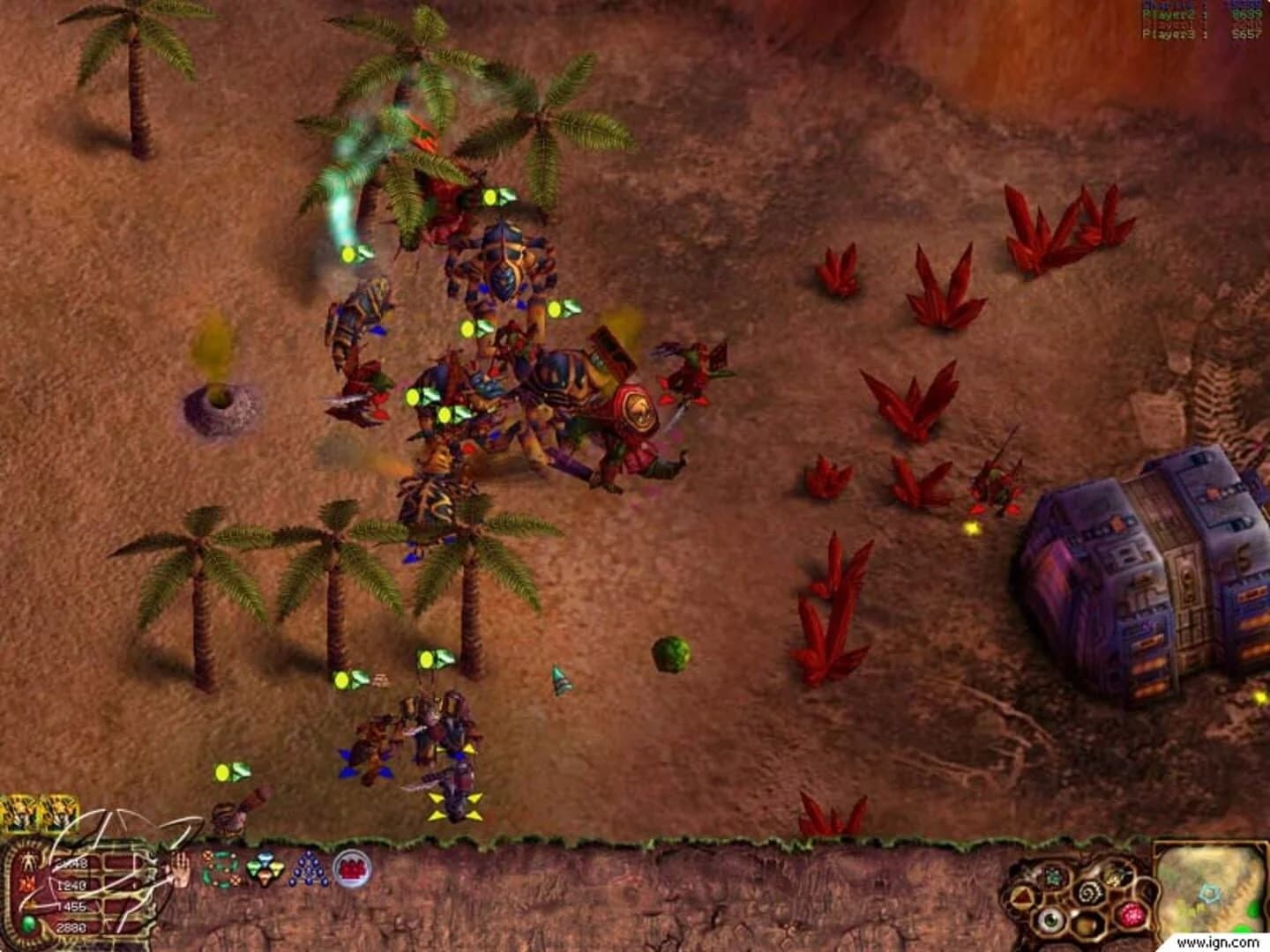
Task: Toggle the eyeball icon in the honeycomb panel
Action: 1050,920
